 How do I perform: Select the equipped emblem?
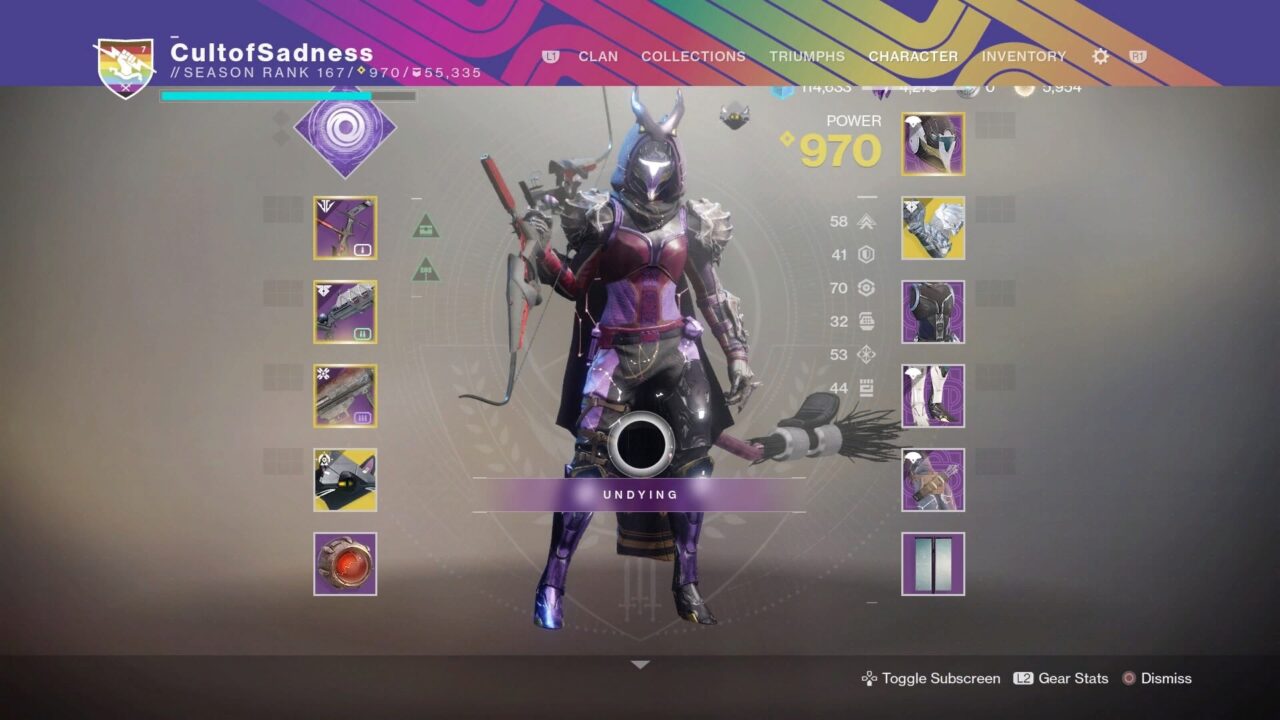(932, 563)
